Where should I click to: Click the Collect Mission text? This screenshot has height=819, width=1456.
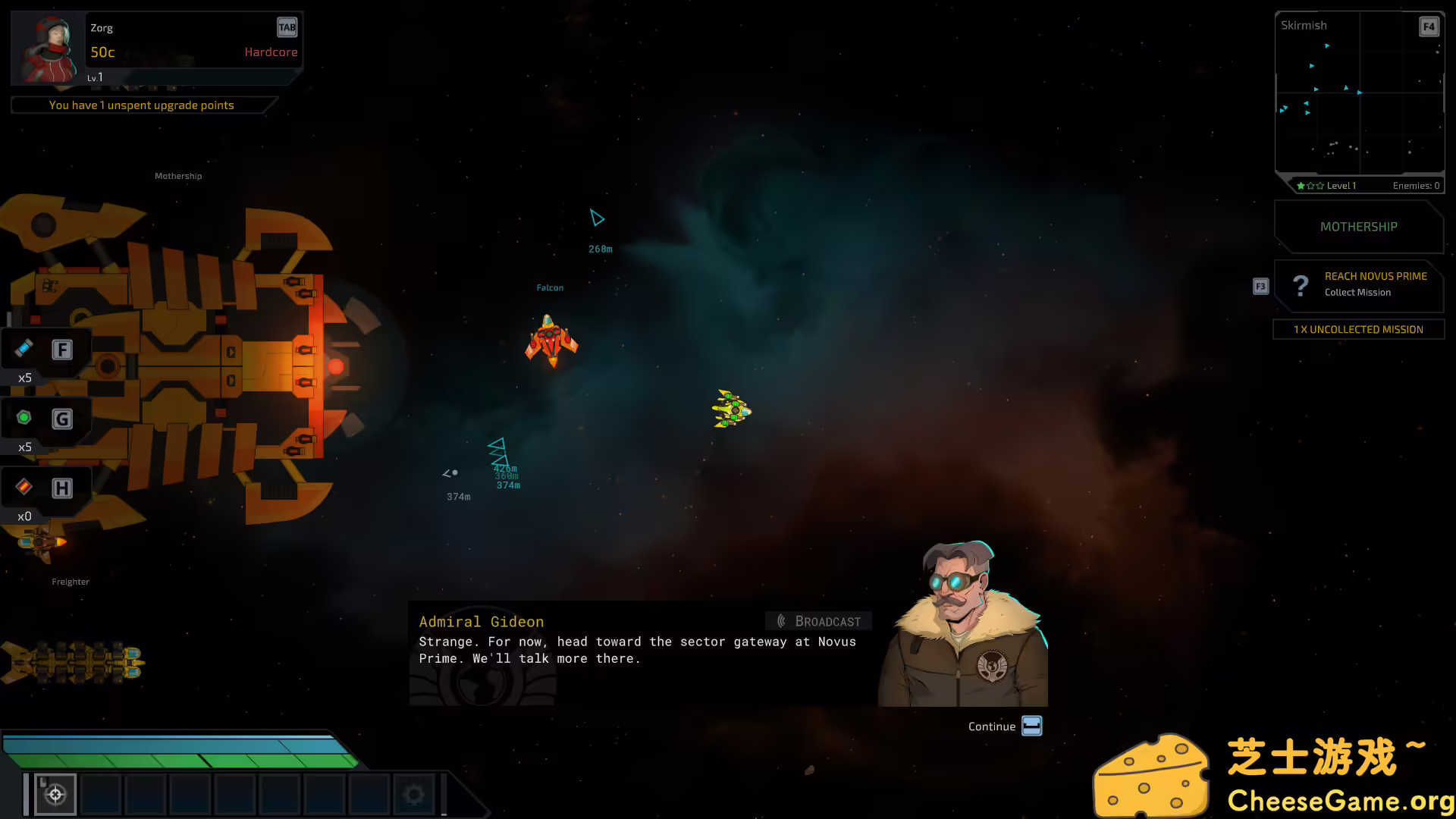(x=1357, y=292)
